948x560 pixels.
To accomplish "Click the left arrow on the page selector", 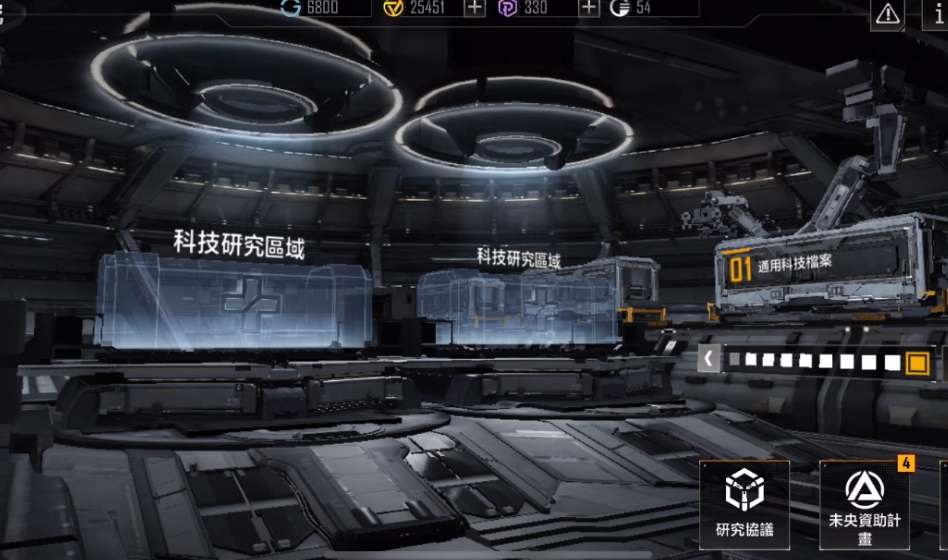I will (708, 359).
